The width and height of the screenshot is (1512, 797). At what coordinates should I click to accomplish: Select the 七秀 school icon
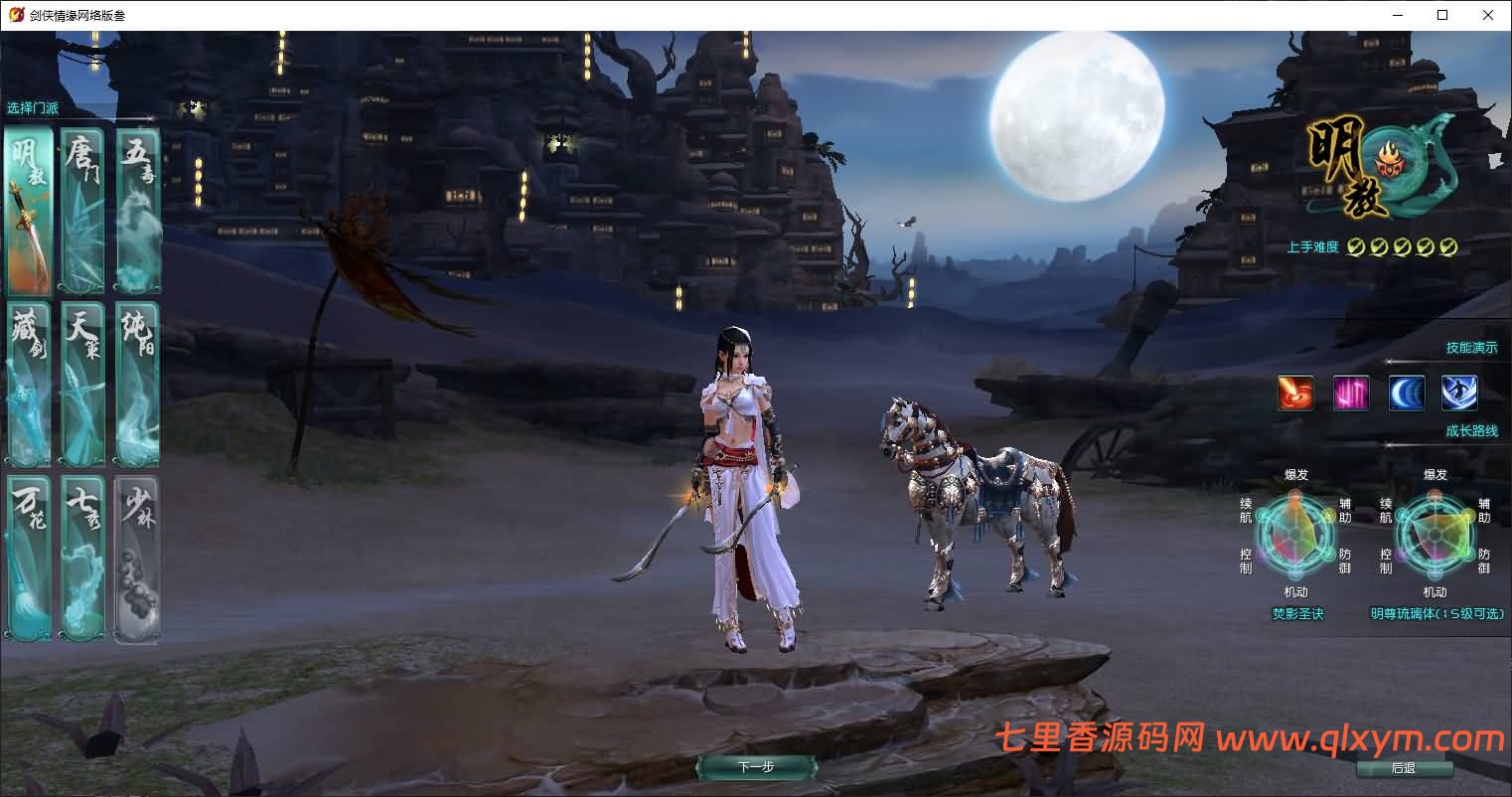[82, 557]
